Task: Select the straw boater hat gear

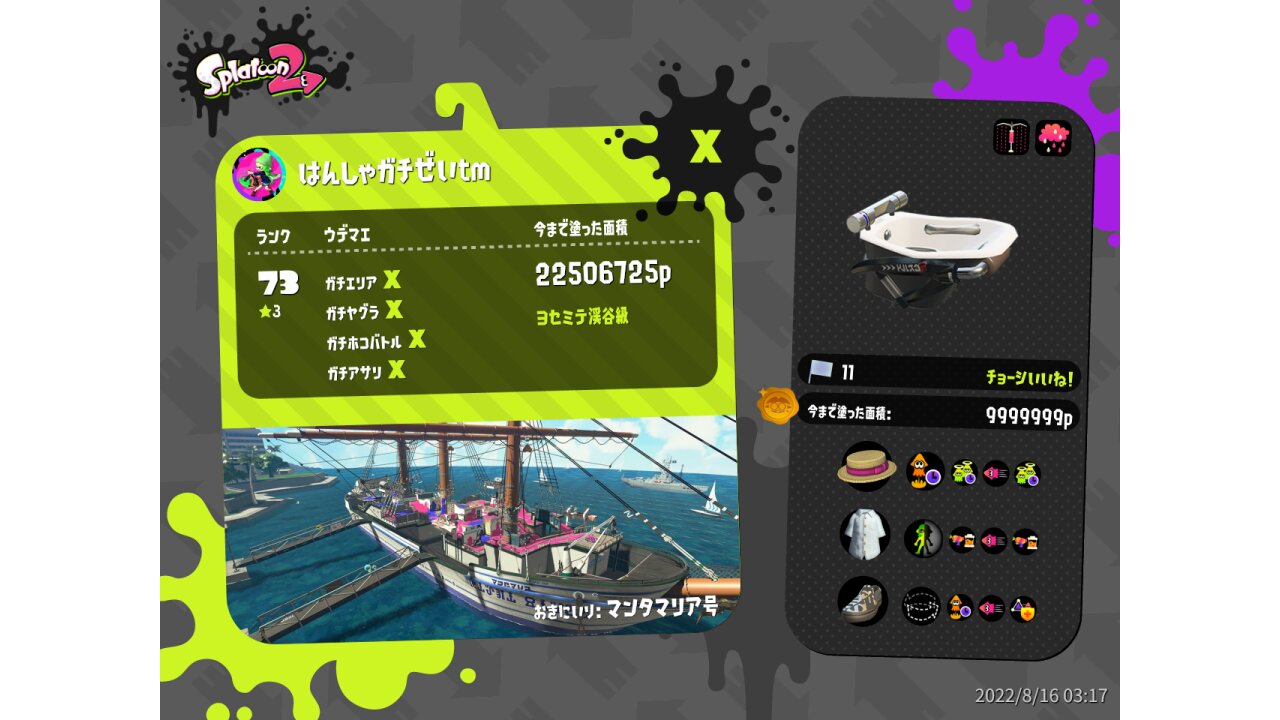Action: click(866, 467)
